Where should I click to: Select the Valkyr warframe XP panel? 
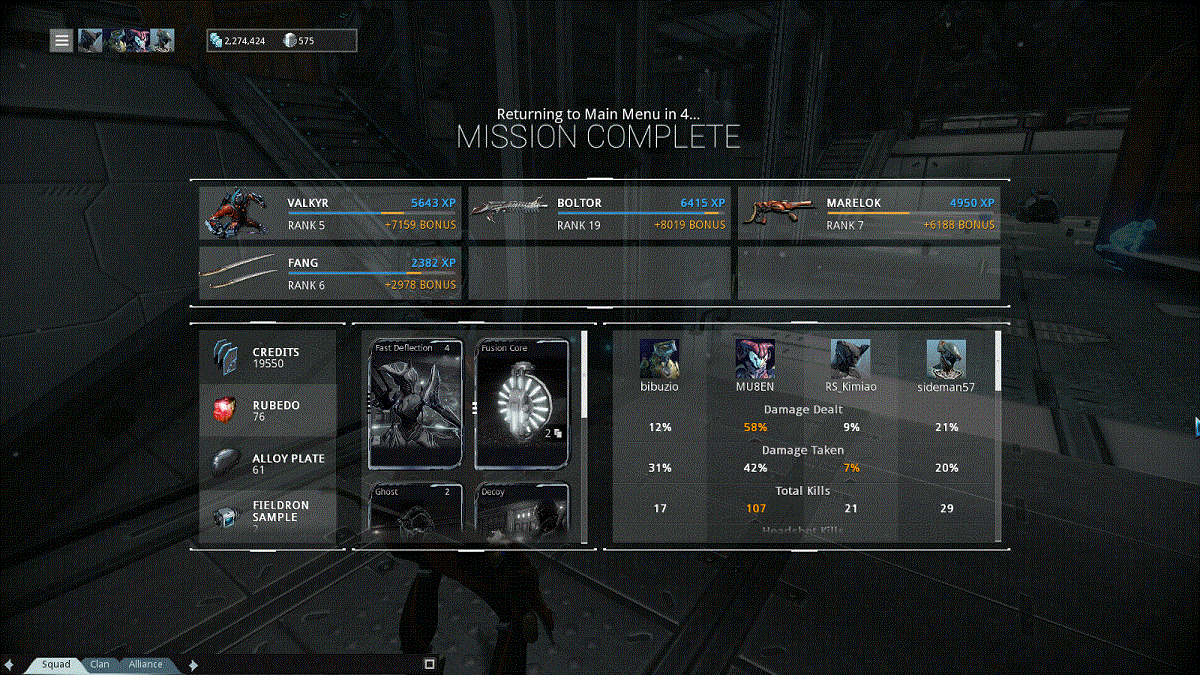tap(330, 214)
